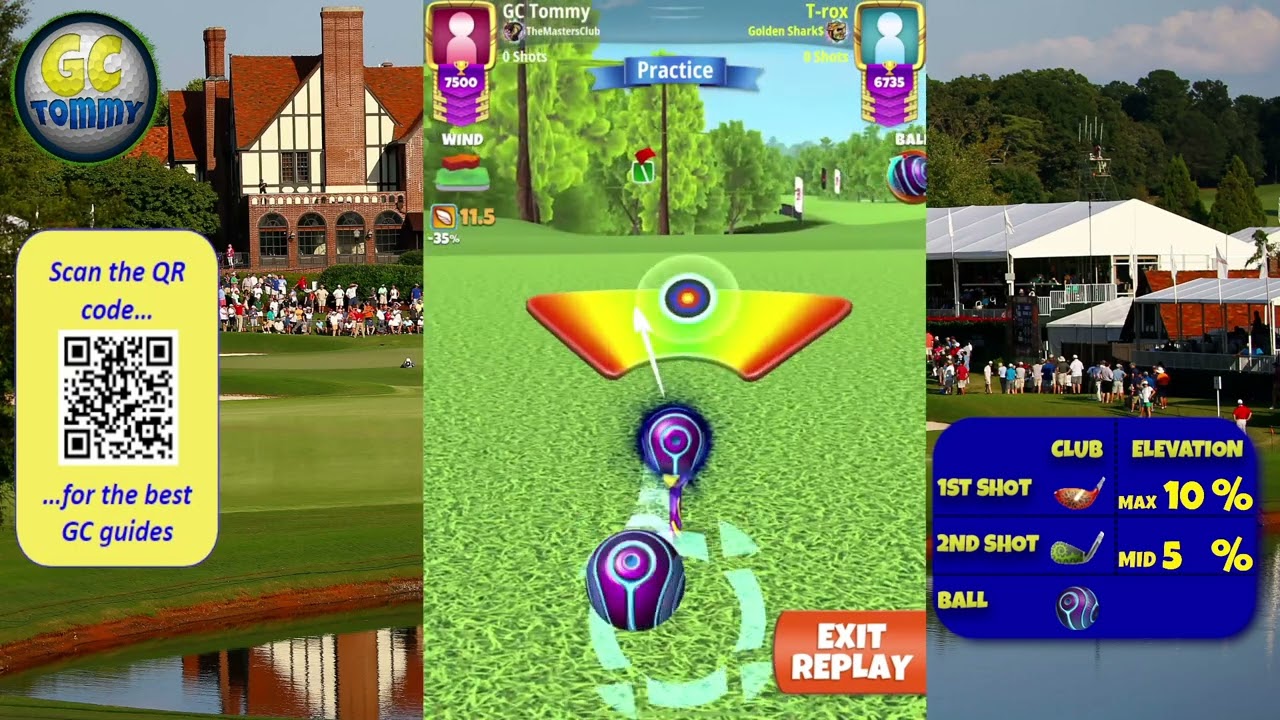Open T-rox's opponent avatar
The height and width of the screenshot is (720, 1280).
(889, 36)
